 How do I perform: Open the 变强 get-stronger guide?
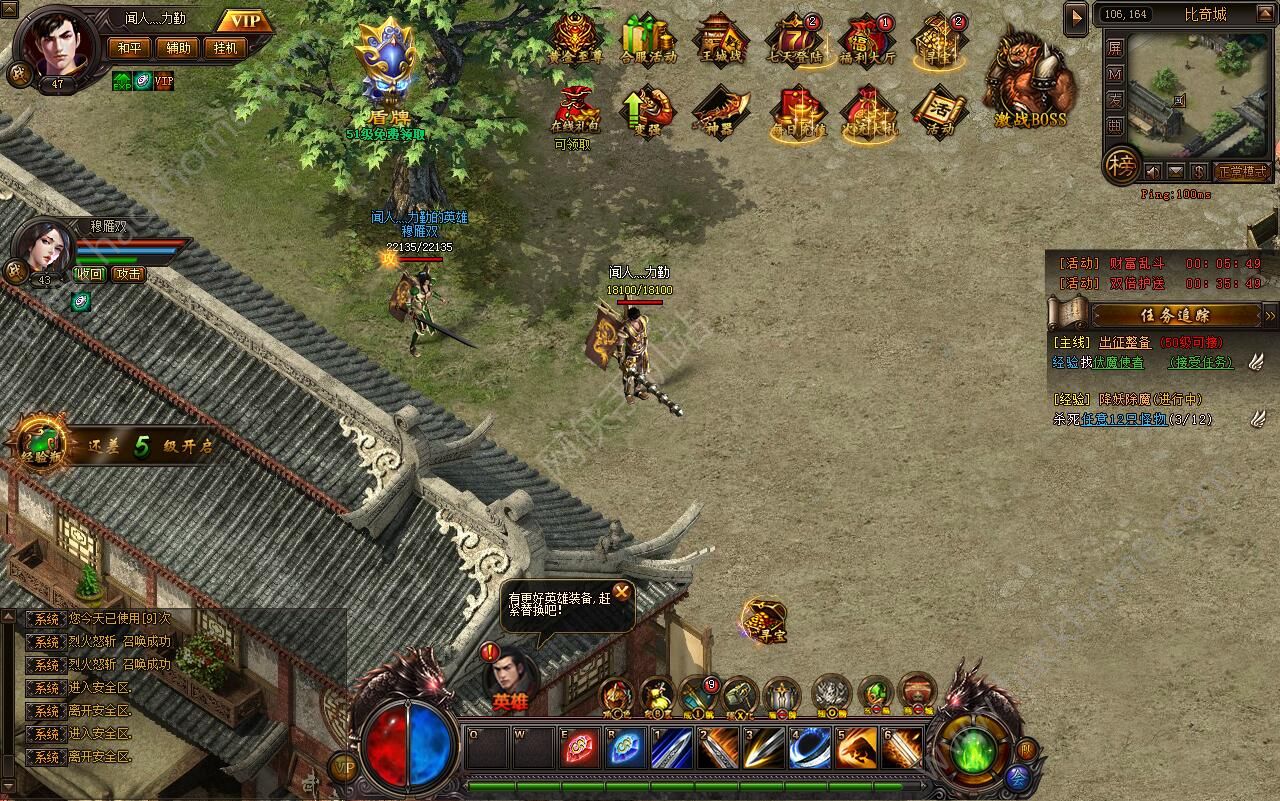tap(647, 110)
